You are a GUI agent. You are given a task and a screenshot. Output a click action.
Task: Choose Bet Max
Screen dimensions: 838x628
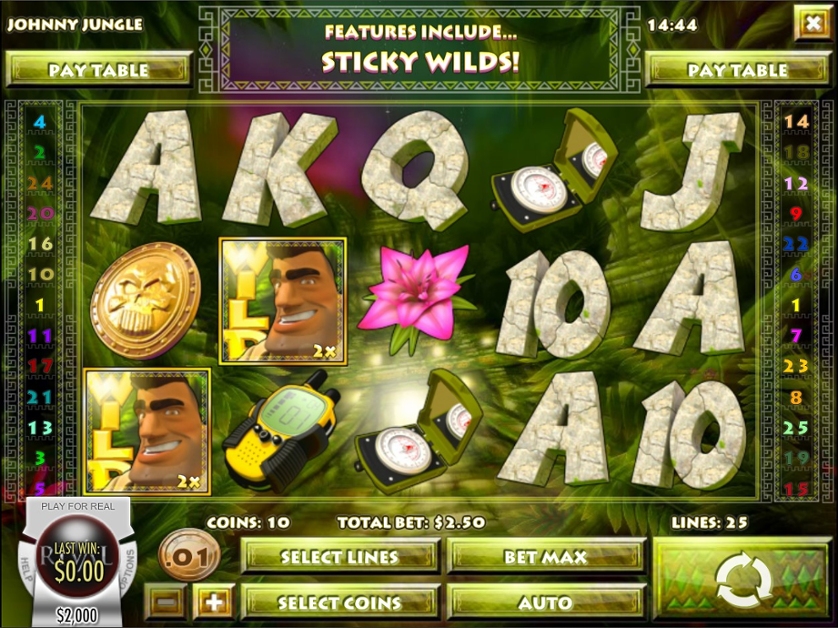click(546, 557)
